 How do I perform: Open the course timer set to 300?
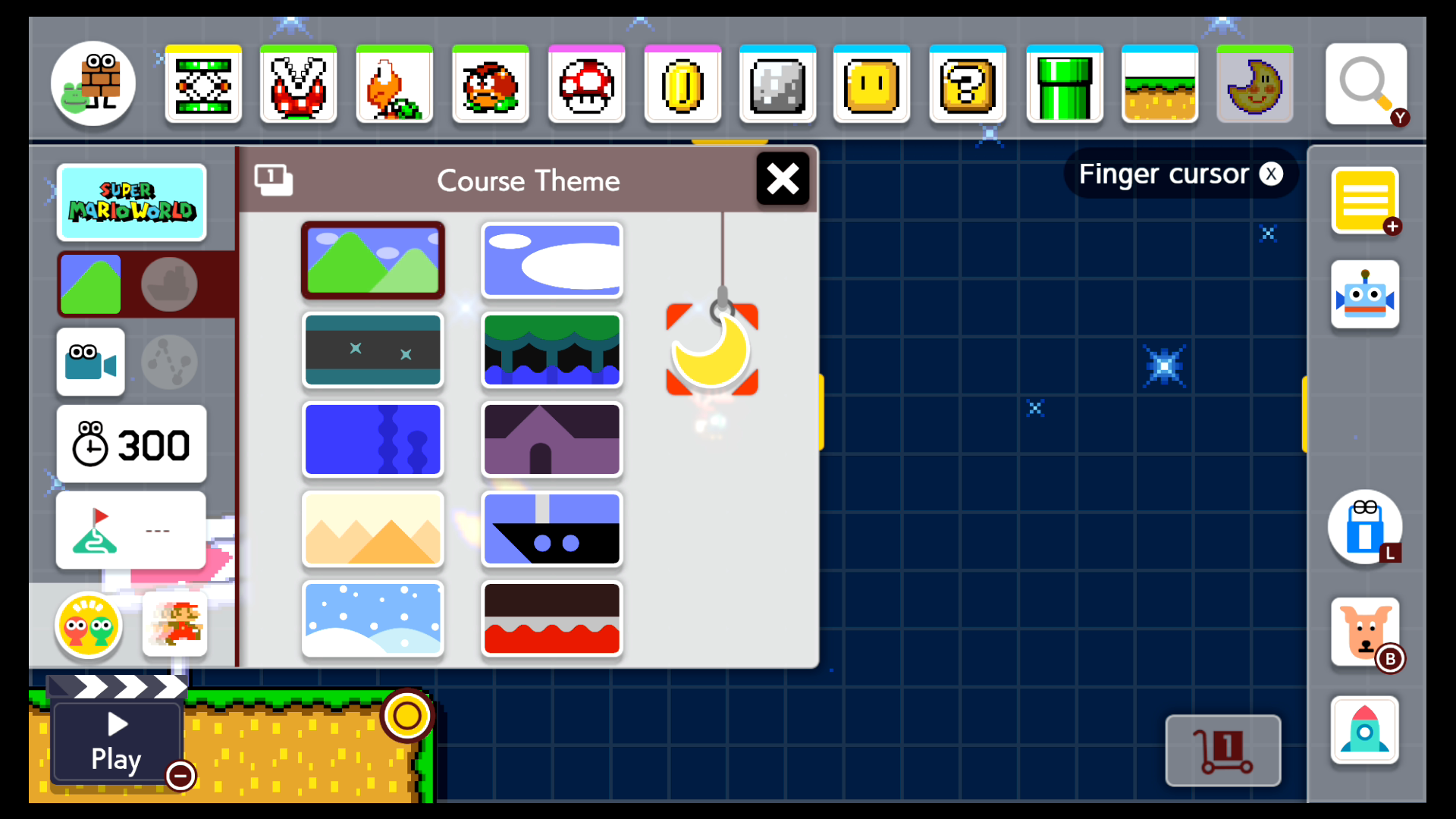pos(131,444)
